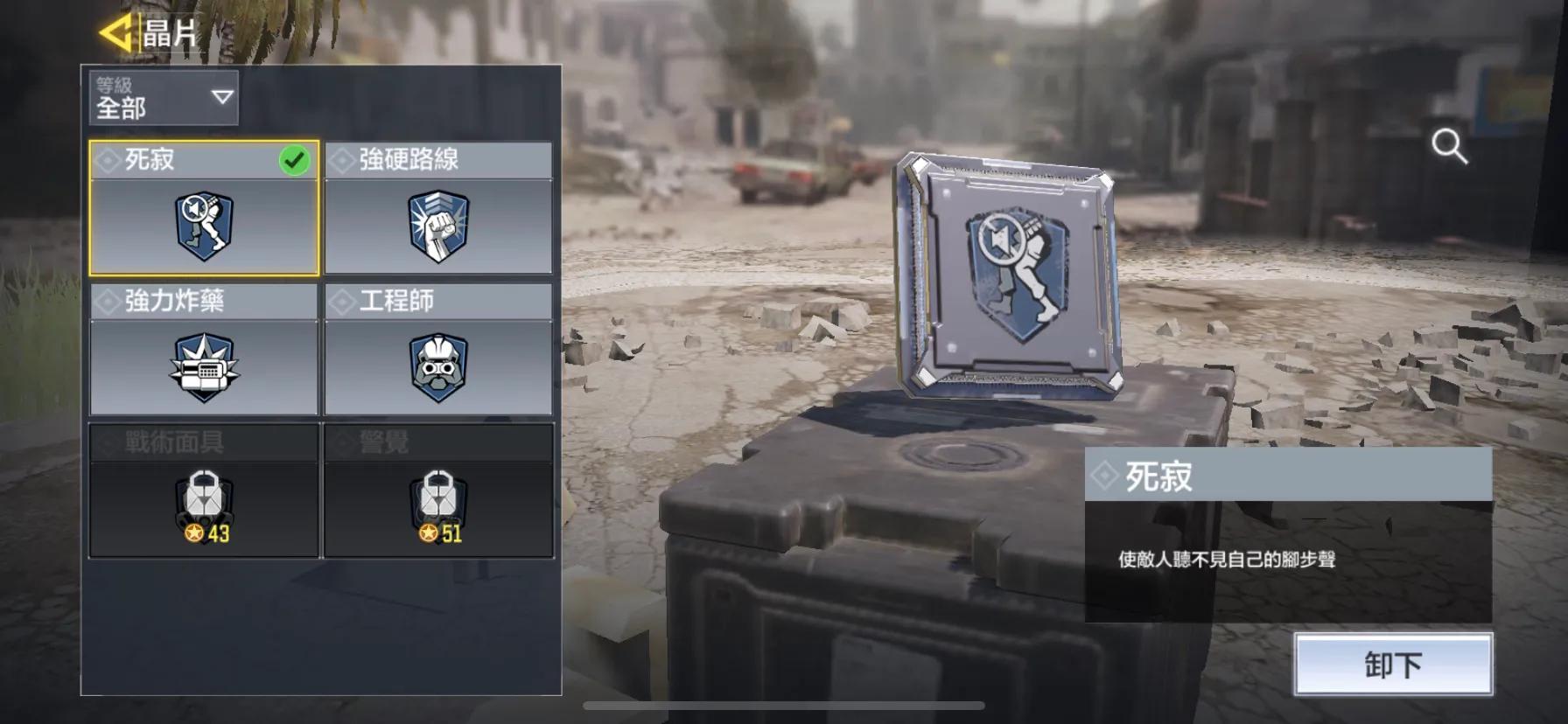
Task: Pick the 工程師 perk tile
Action: pyautogui.click(x=438, y=349)
